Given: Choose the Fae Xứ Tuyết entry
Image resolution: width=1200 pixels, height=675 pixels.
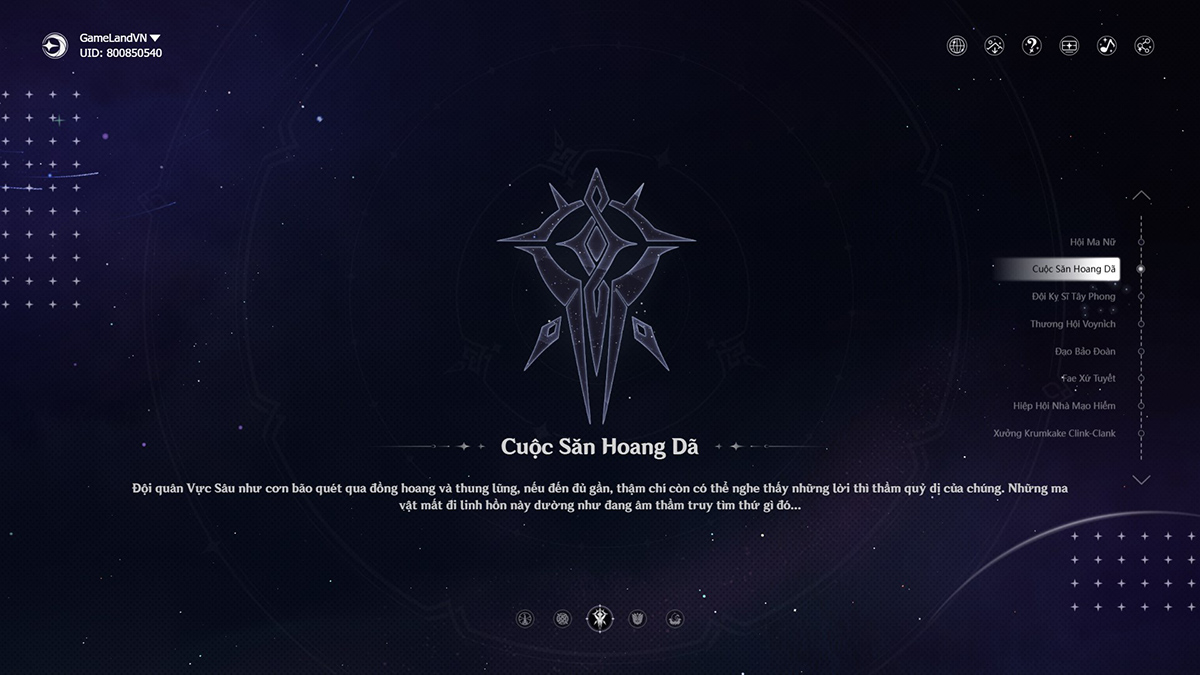Looking at the screenshot, I should (1088, 379).
